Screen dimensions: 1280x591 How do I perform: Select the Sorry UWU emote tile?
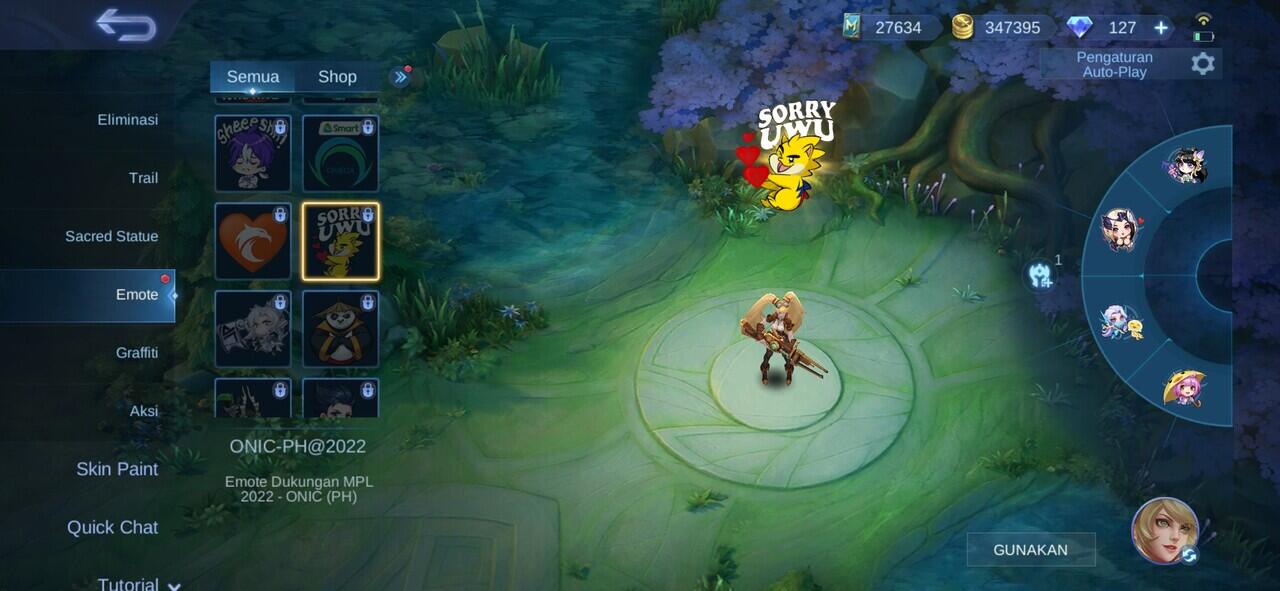click(x=341, y=241)
